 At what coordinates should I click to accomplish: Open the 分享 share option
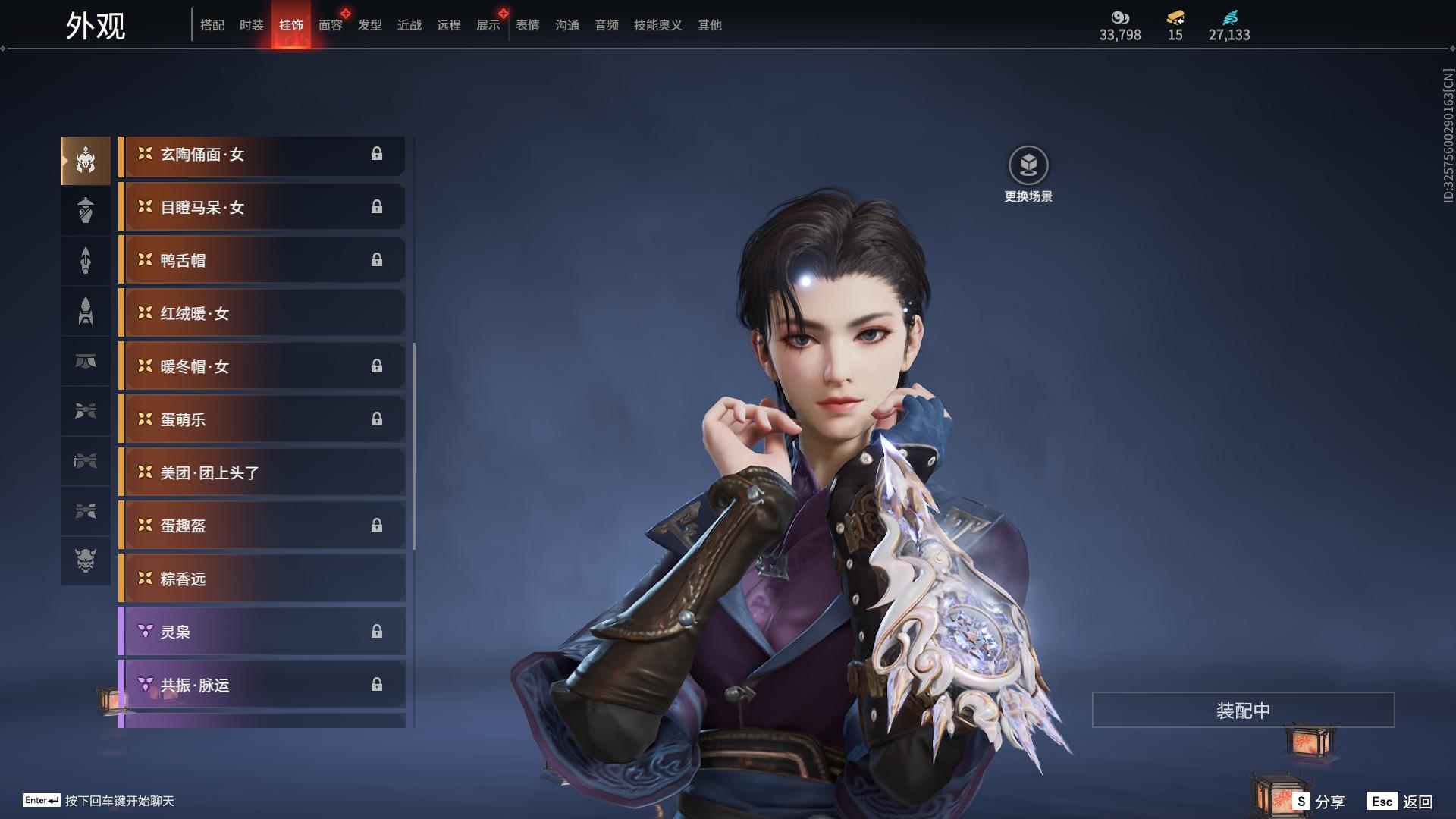1319,801
